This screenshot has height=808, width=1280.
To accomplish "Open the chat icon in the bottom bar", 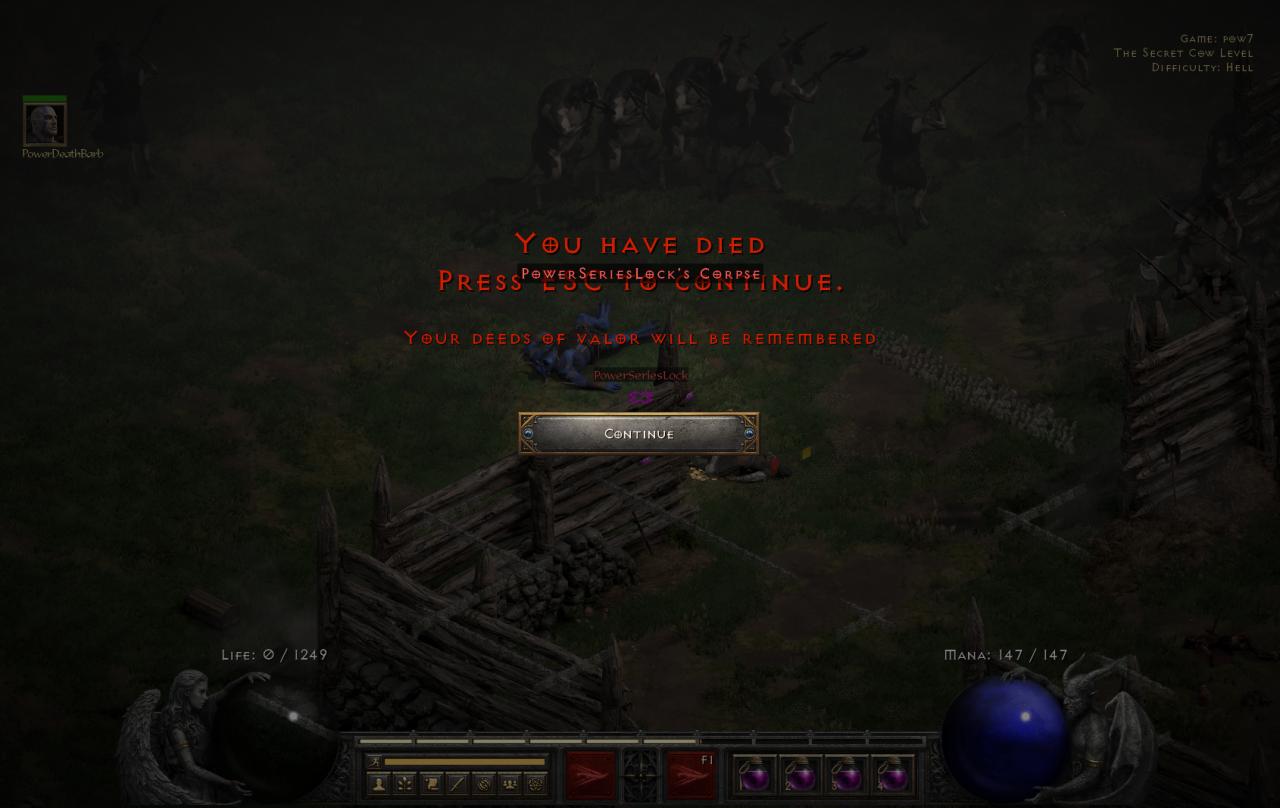I will (x=457, y=785).
